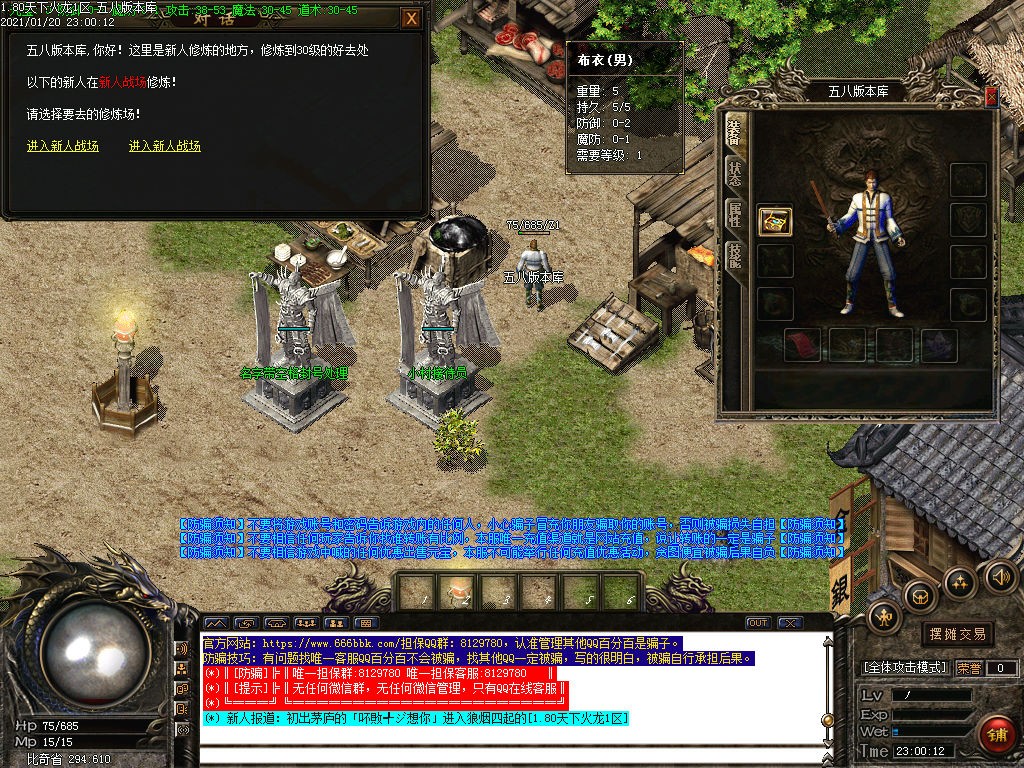Close the character equipment panel
1024x768 pixels.
[x=990, y=96]
